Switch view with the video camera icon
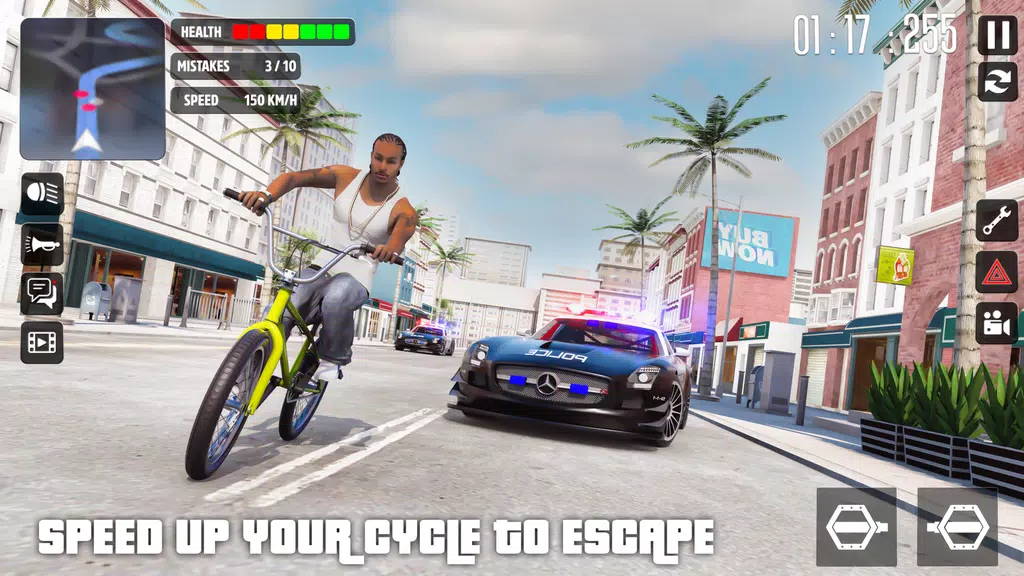The image size is (1024, 576). pos(996,323)
